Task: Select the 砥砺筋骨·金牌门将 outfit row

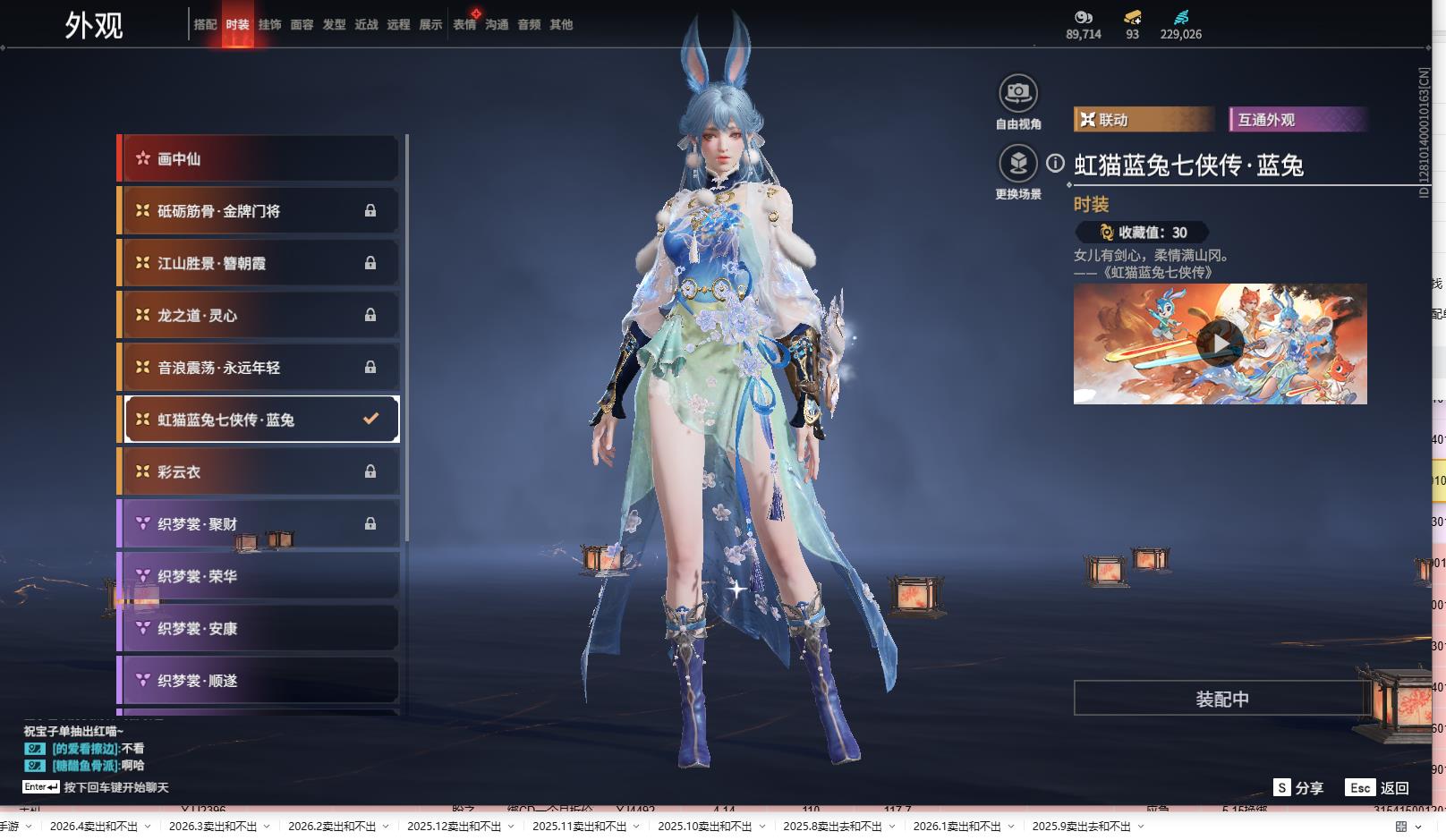Action: click(x=259, y=211)
